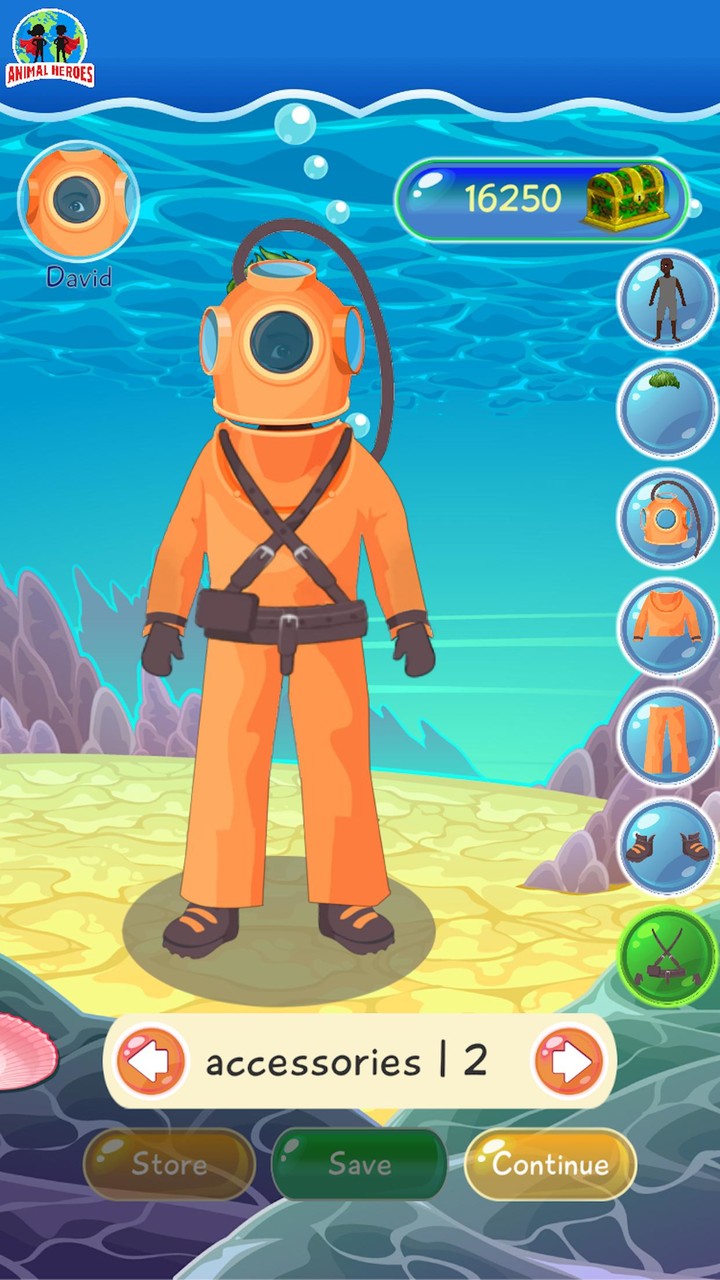720x1280 pixels.
Task: Choose the green hair category bubble
Action: click(x=666, y=408)
